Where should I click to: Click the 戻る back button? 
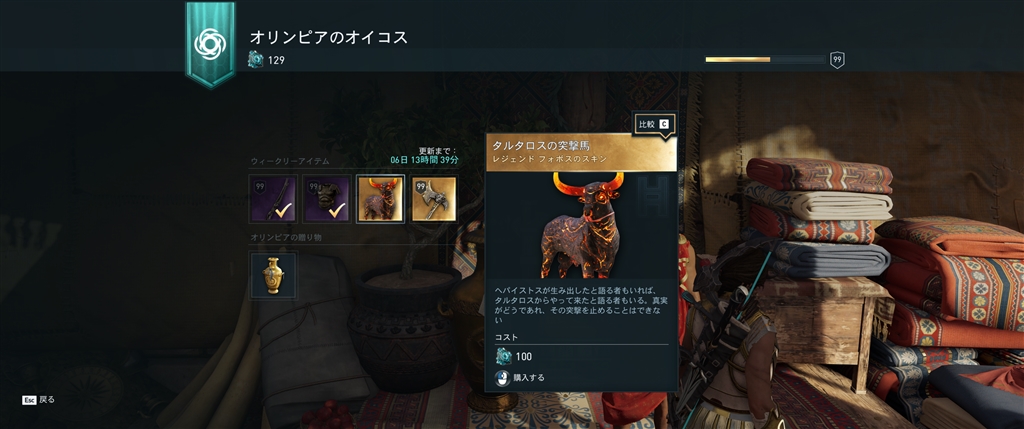[x=38, y=399]
